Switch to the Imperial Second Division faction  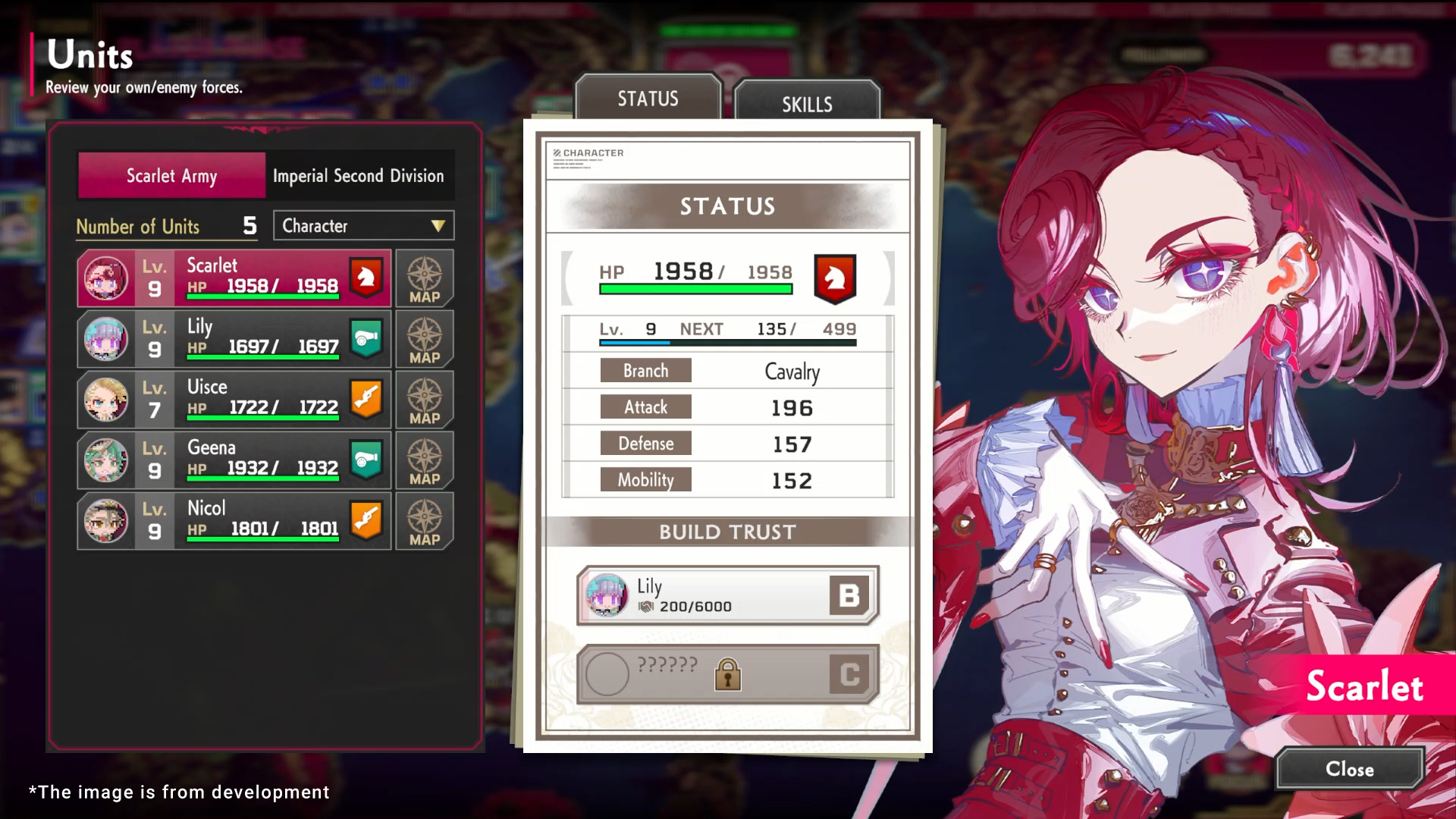point(359,175)
